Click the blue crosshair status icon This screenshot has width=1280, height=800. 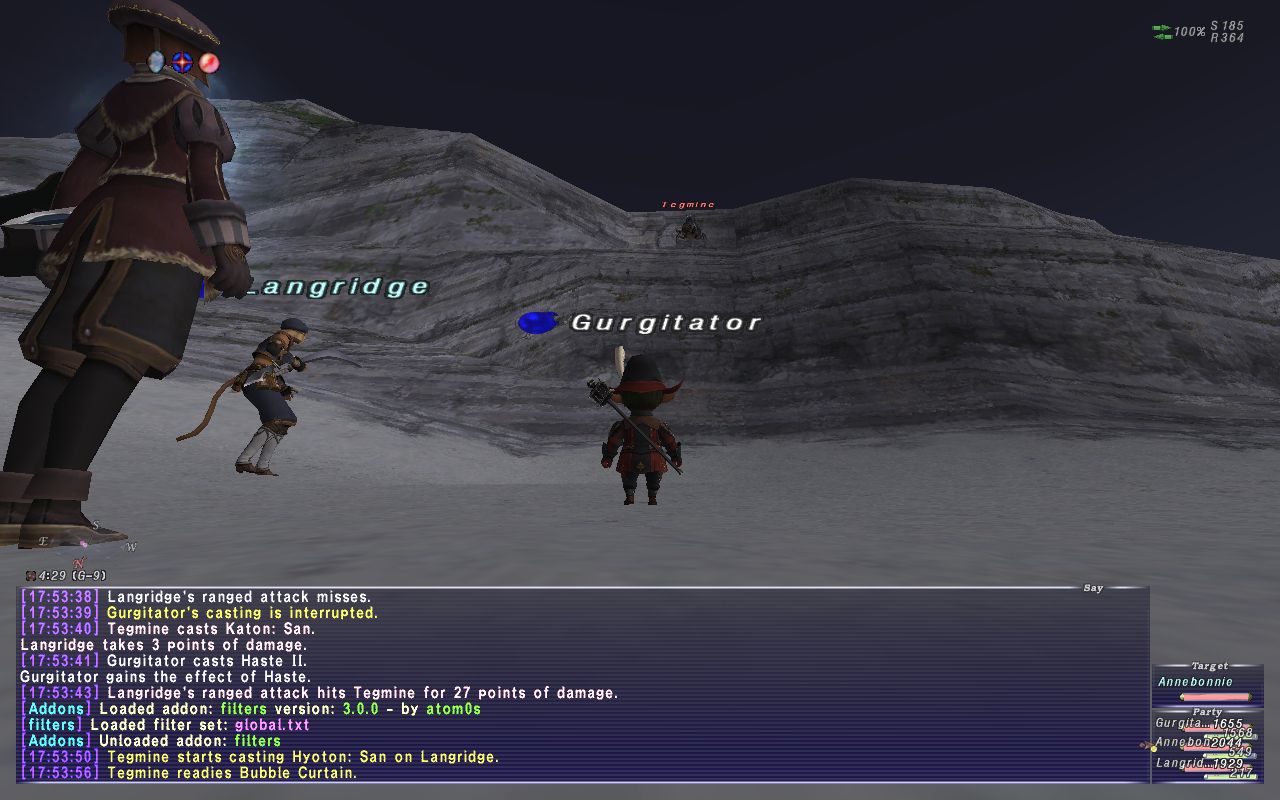tap(182, 62)
